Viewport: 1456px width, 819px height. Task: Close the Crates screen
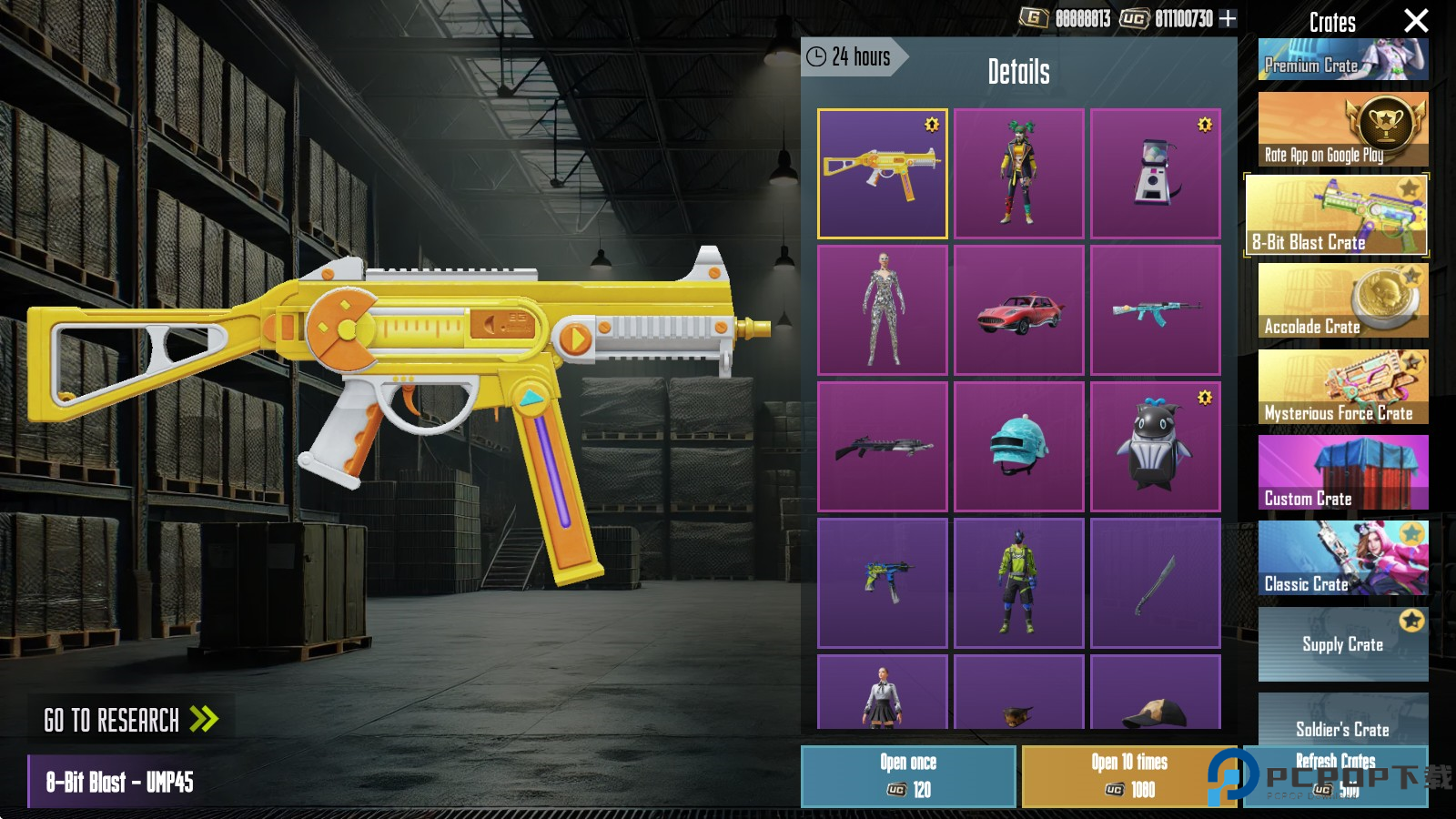click(1416, 20)
